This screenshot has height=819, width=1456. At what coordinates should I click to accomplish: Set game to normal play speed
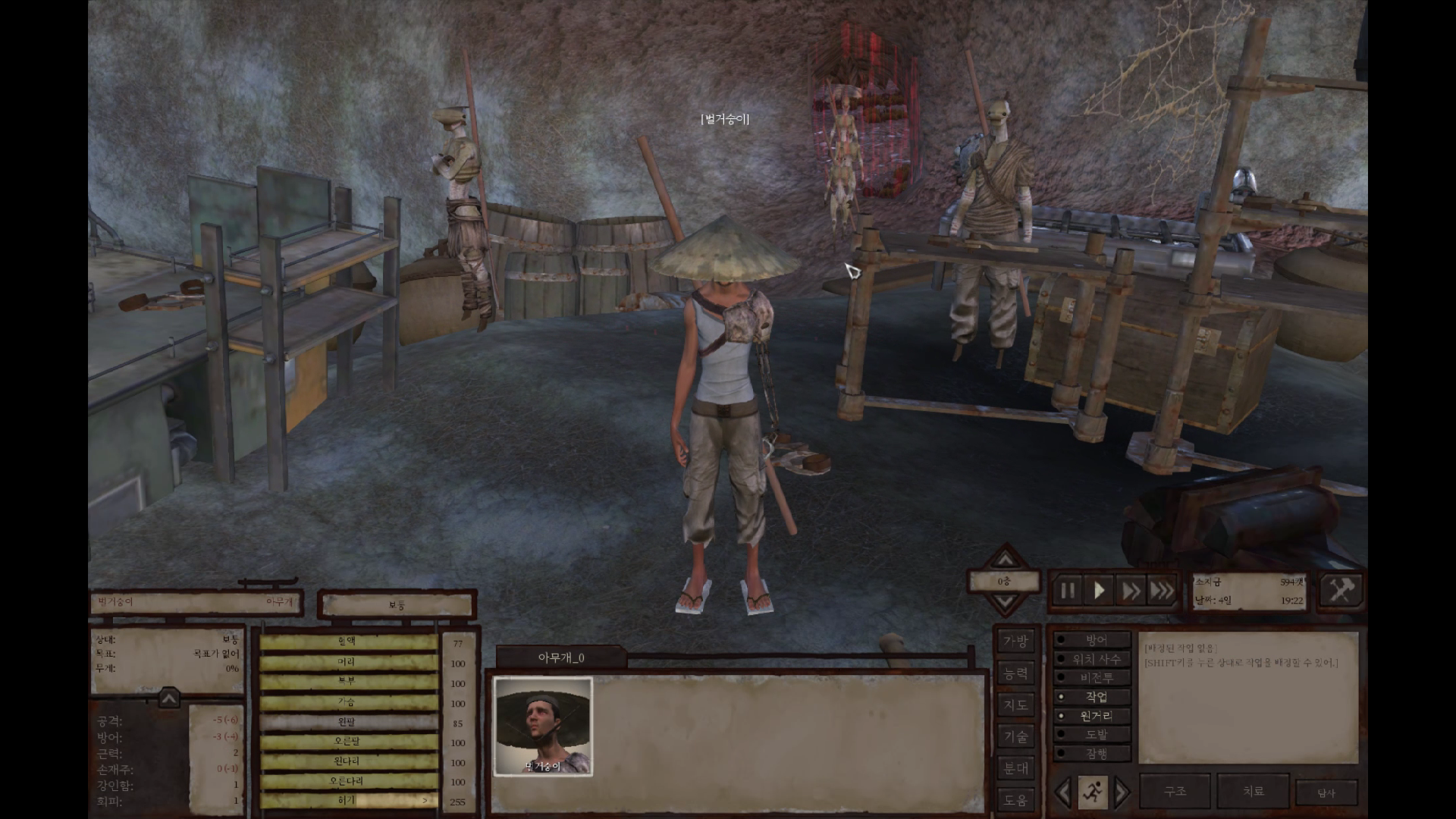point(1099,591)
